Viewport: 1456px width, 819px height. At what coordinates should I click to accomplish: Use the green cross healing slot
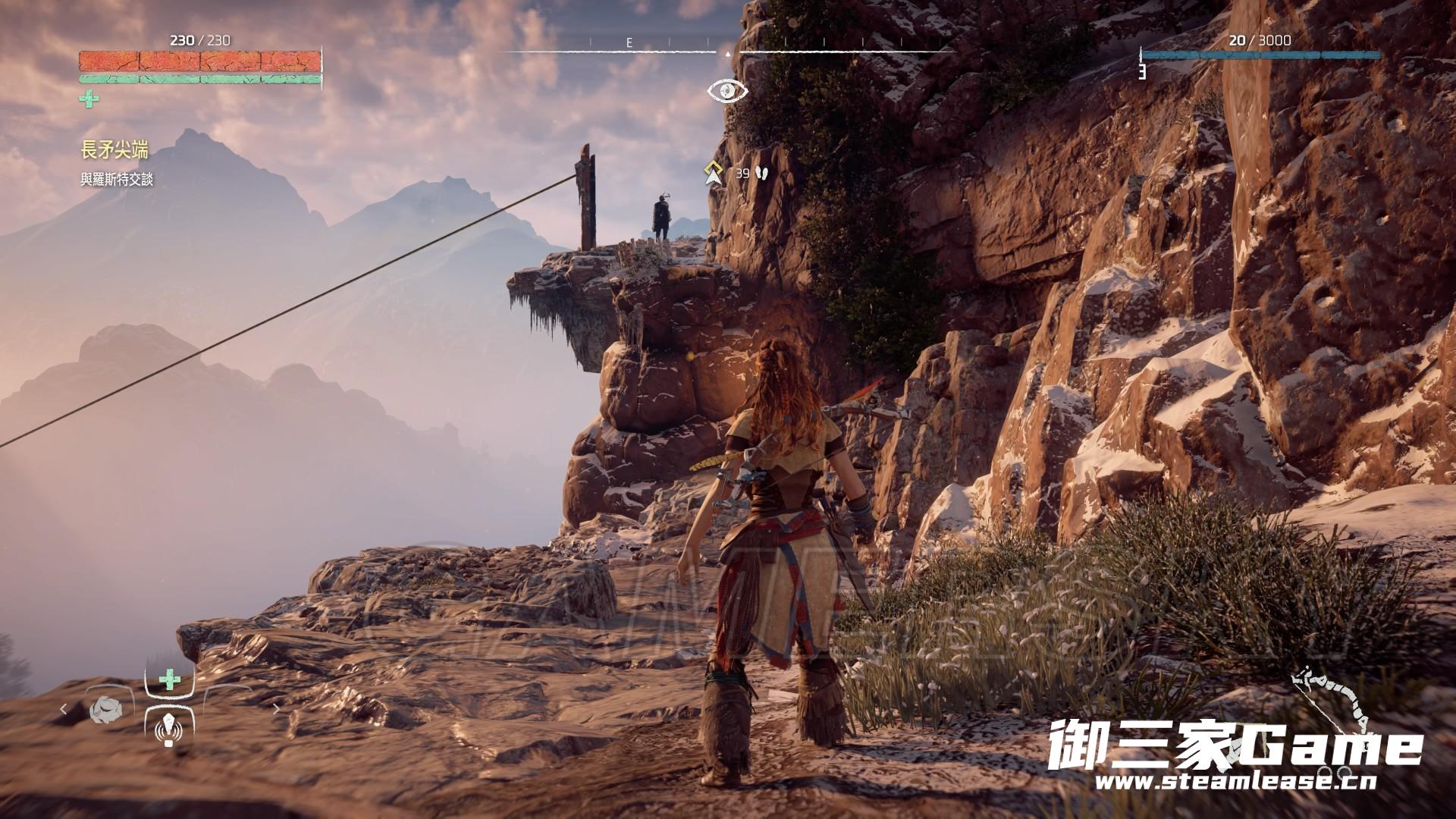168,679
